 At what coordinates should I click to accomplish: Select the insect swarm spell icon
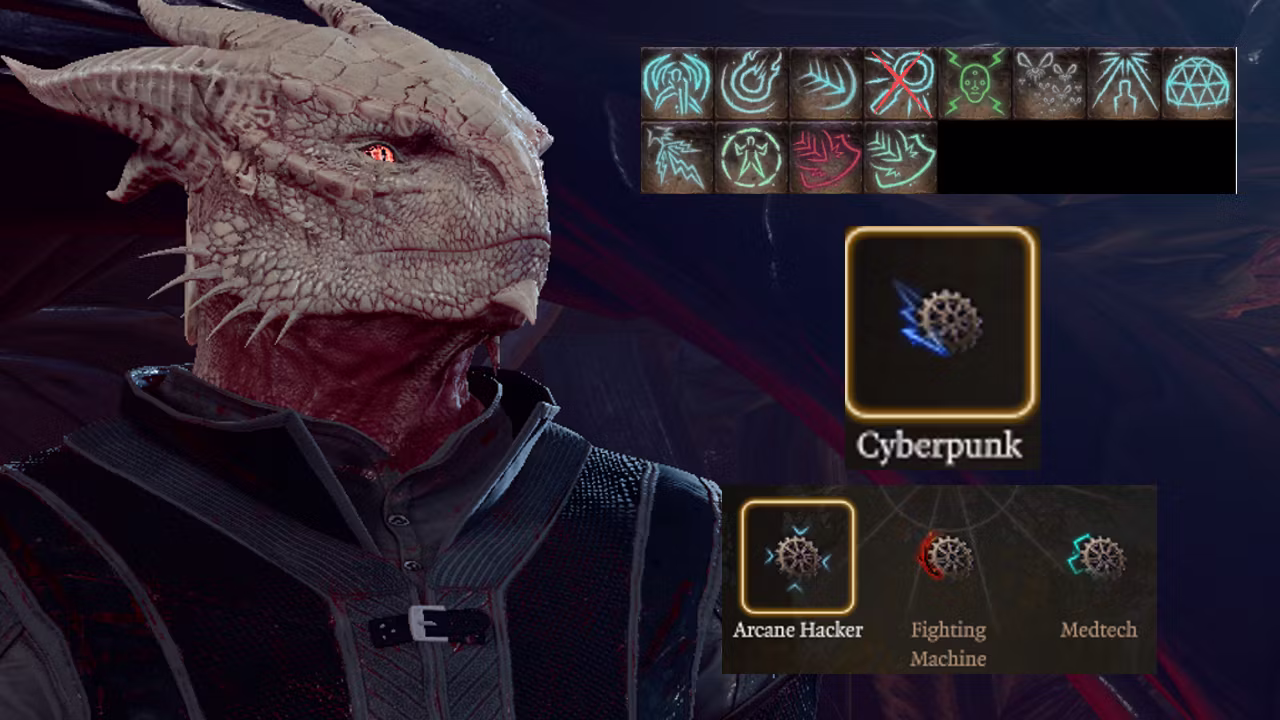coord(1049,83)
